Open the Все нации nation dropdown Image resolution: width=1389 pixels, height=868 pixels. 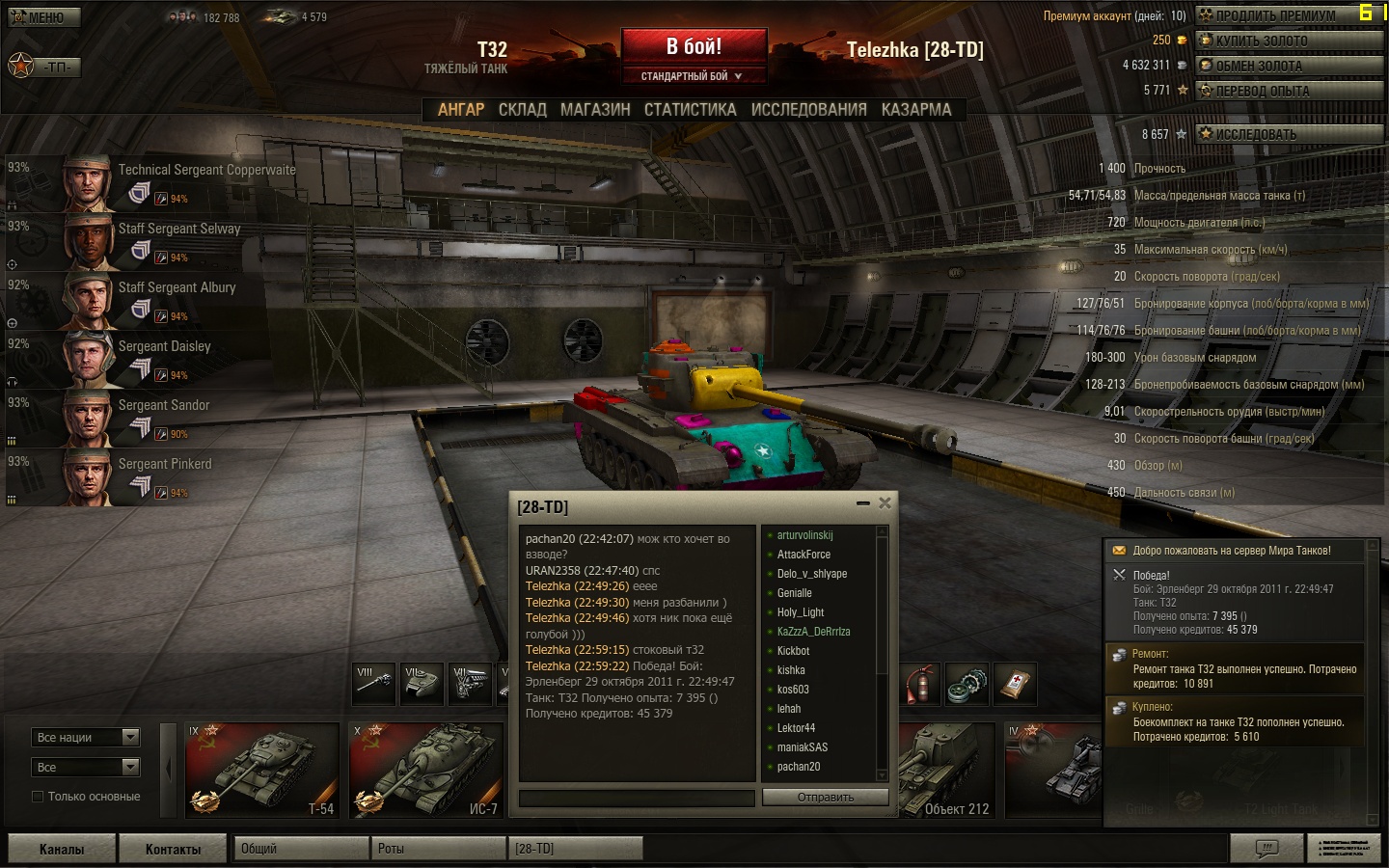(x=86, y=738)
